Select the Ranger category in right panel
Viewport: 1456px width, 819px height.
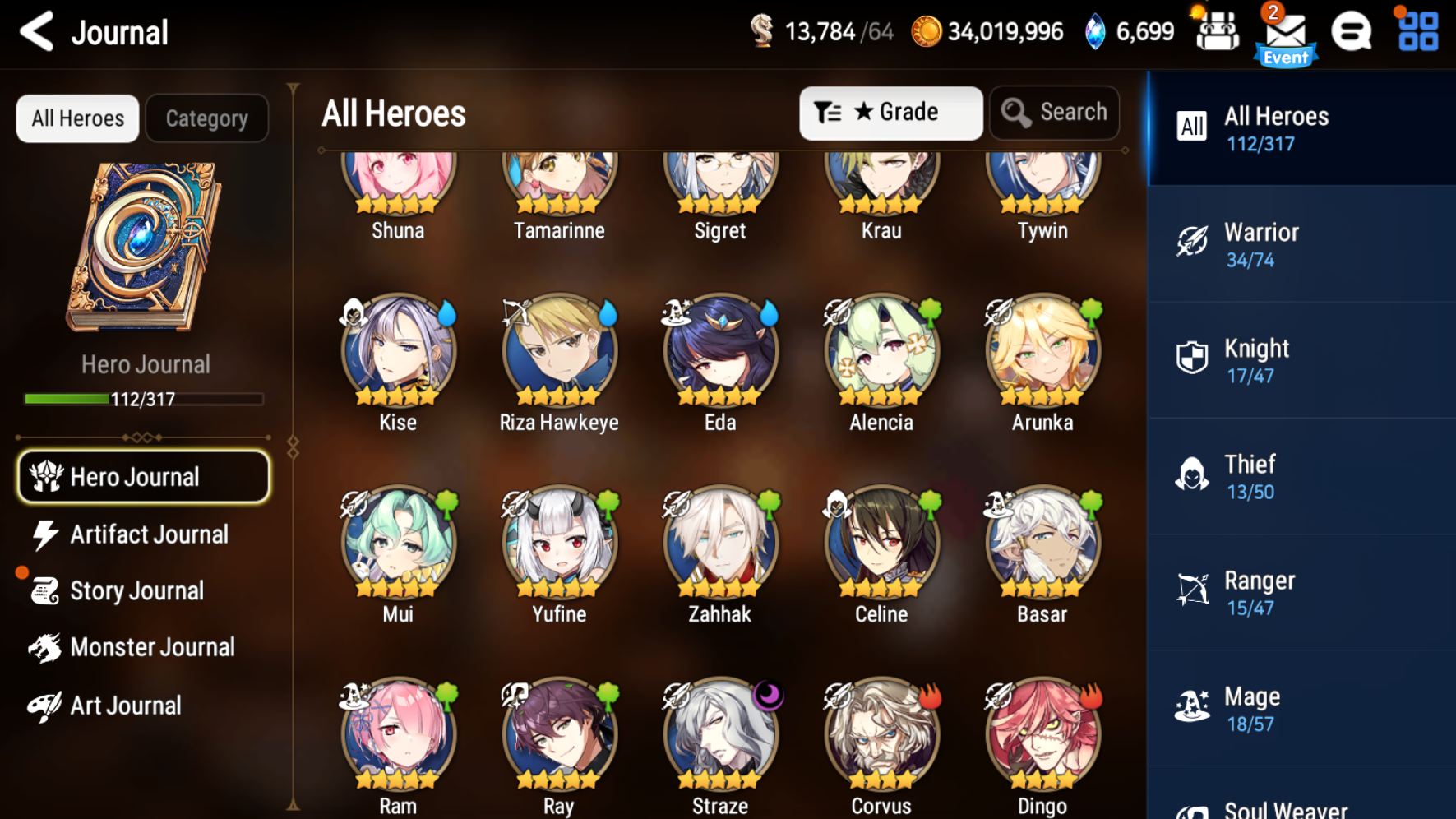(x=1299, y=592)
